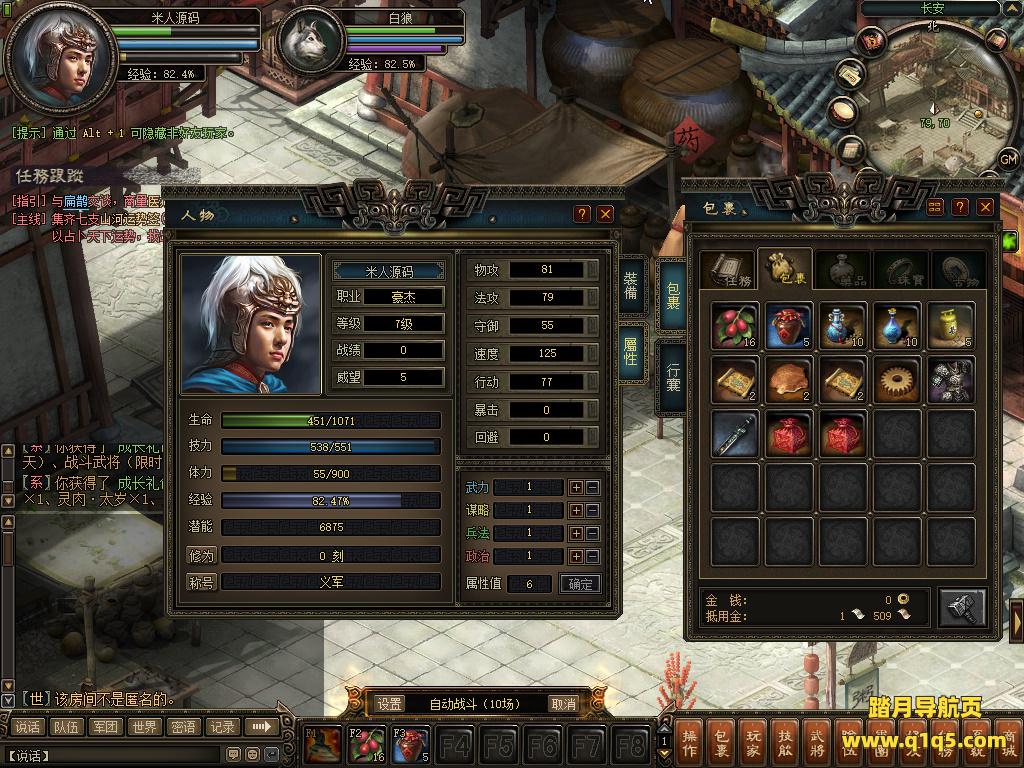Switch chat channel to 世界

pyautogui.click(x=144, y=727)
